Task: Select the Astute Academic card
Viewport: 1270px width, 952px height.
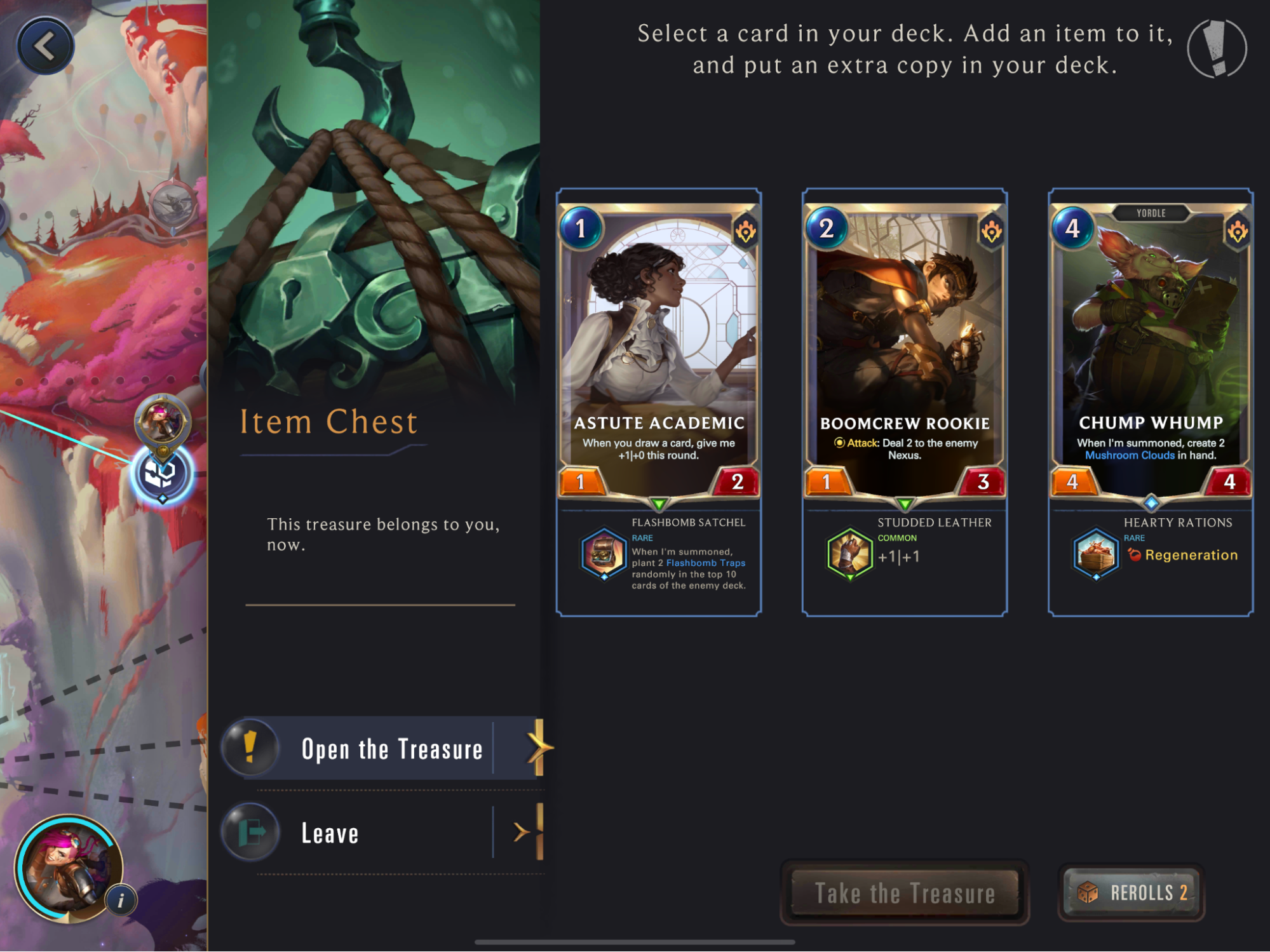Action: click(x=659, y=349)
